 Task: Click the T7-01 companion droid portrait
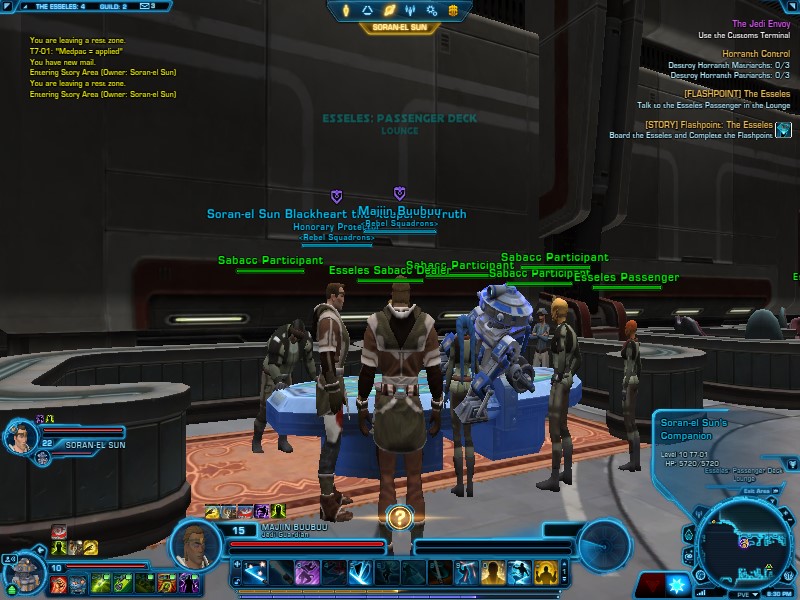(x=22, y=574)
